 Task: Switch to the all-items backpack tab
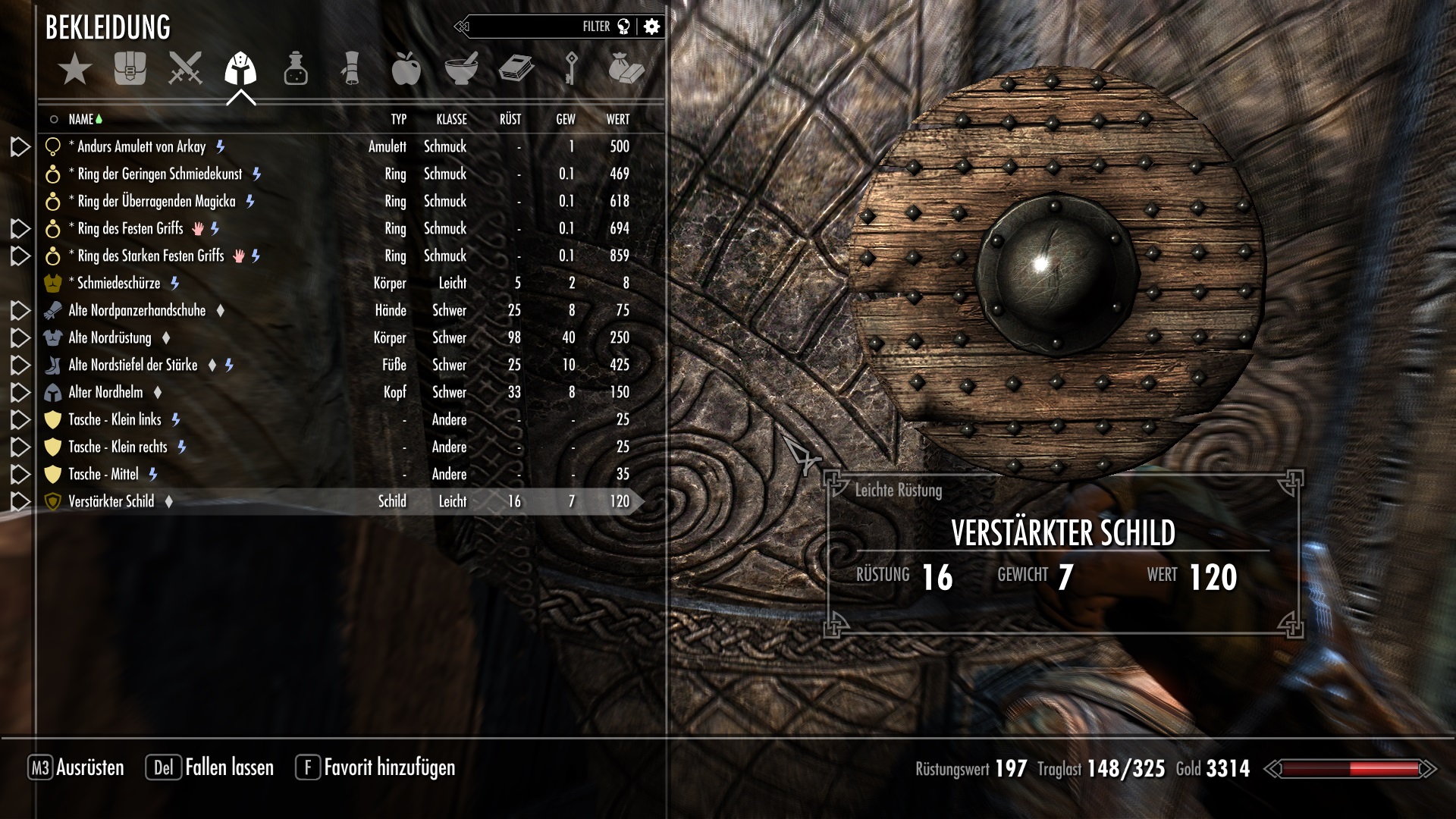(130, 69)
